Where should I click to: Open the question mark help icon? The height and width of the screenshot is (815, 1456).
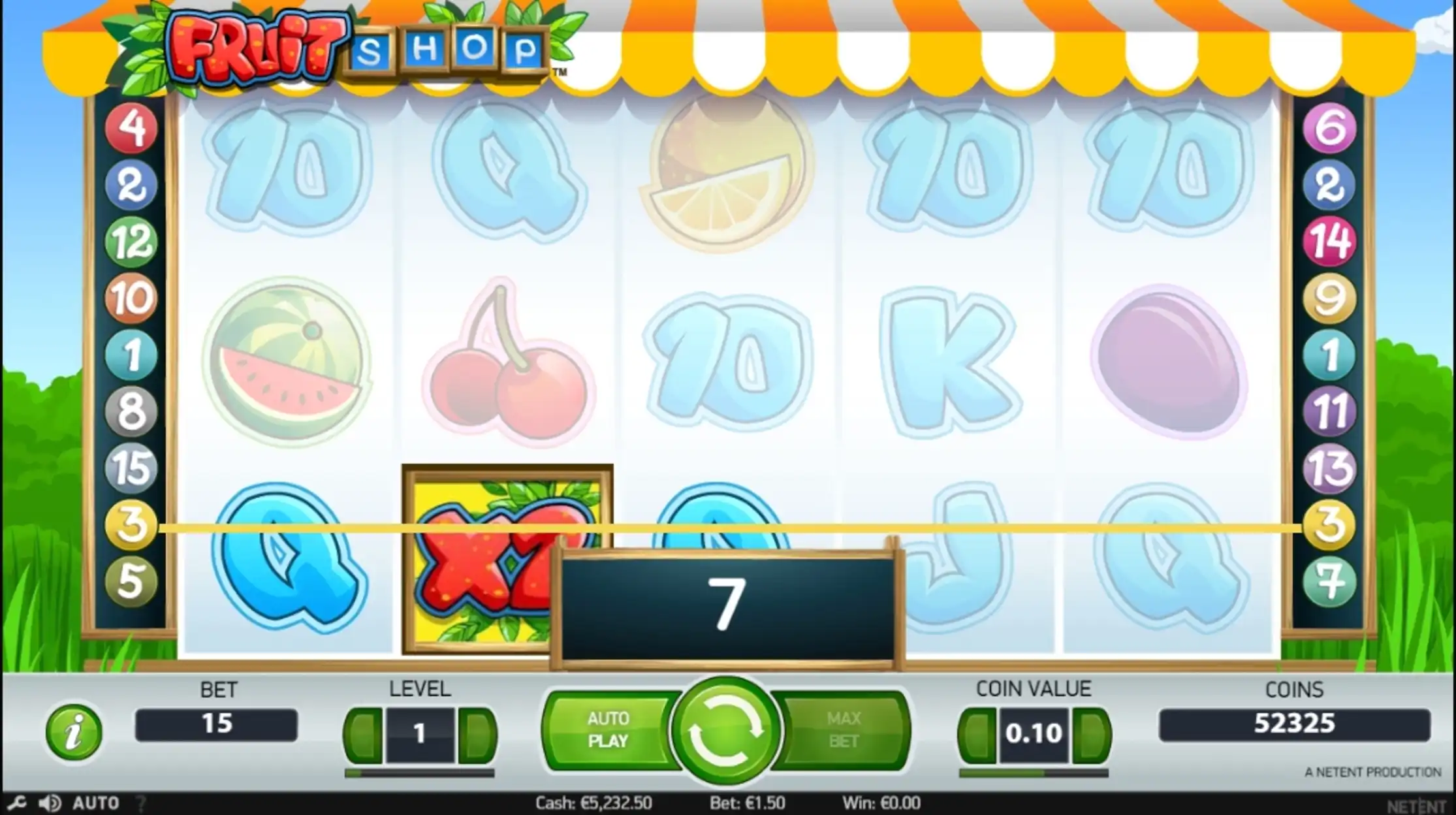tap(142, 803)
